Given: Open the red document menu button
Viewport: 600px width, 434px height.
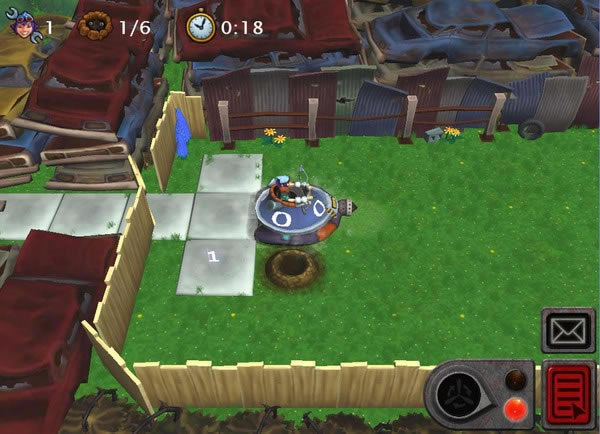Looking at the screenshot, I should tap(569, 395).
